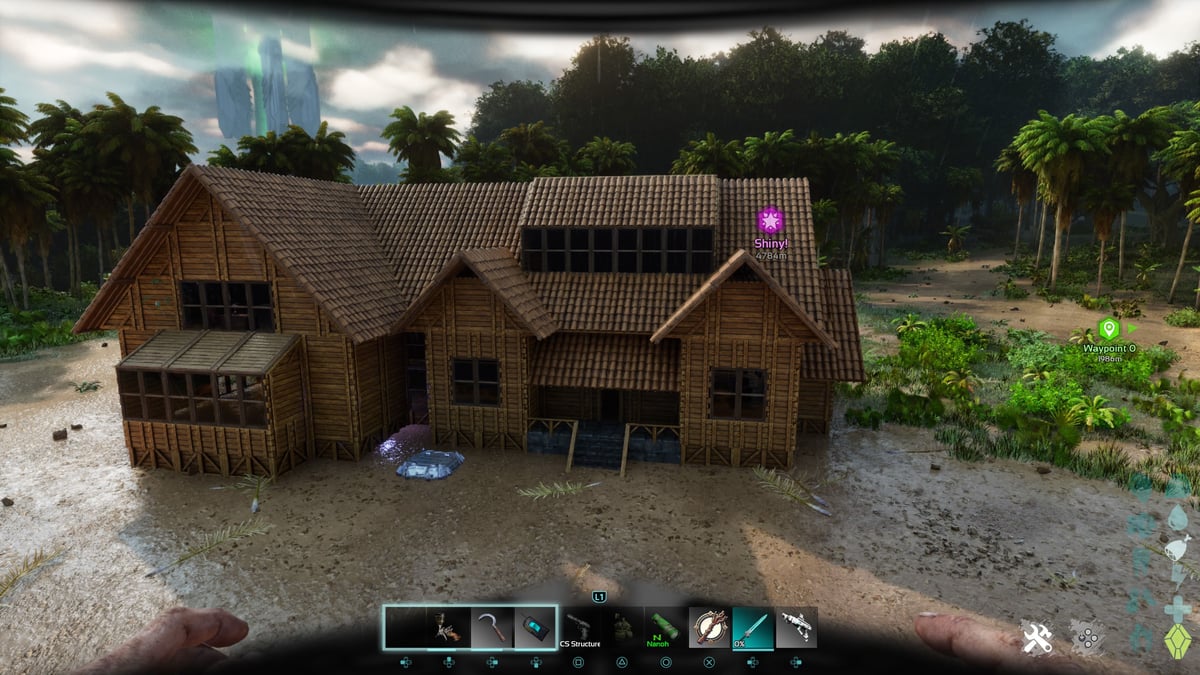Select the torch and tool bundle slot
This screenshot has width=1200, height=675.
(x=448, y=627)
